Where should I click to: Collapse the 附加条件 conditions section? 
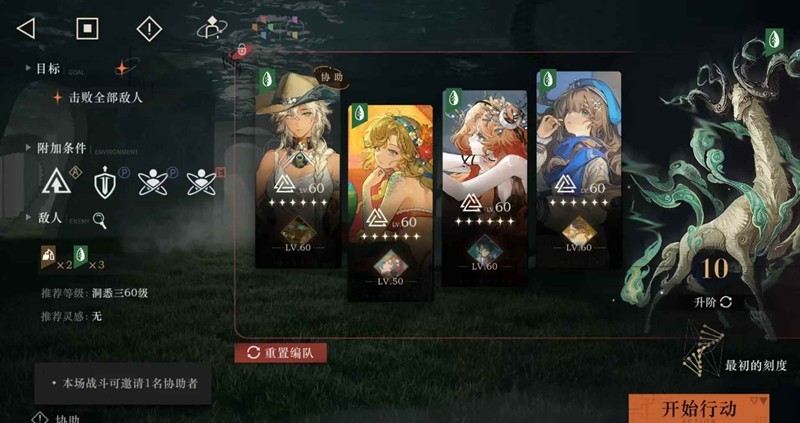click(x=28, y=147)
